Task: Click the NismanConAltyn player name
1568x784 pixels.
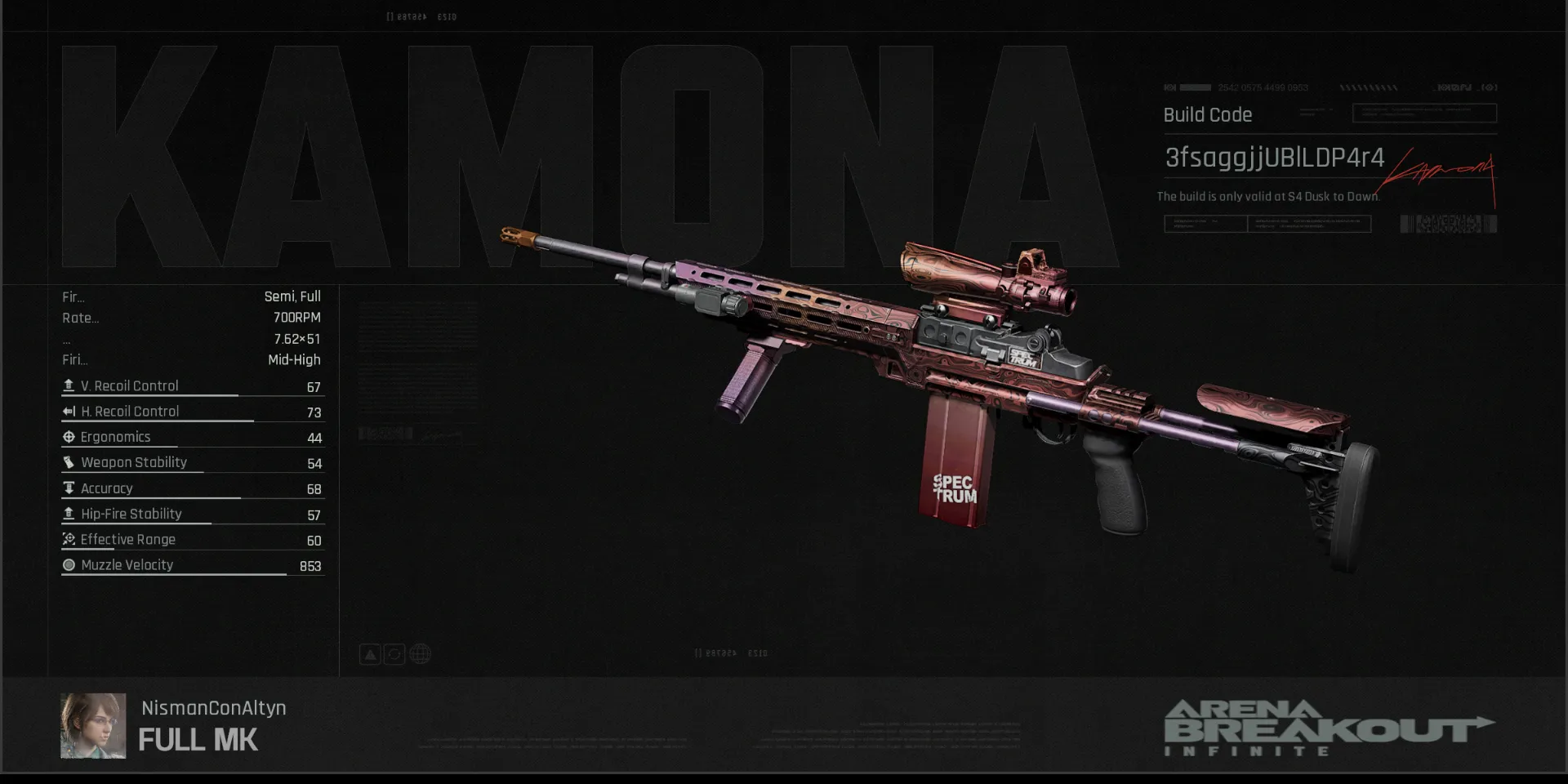Action: click(213, 708)
